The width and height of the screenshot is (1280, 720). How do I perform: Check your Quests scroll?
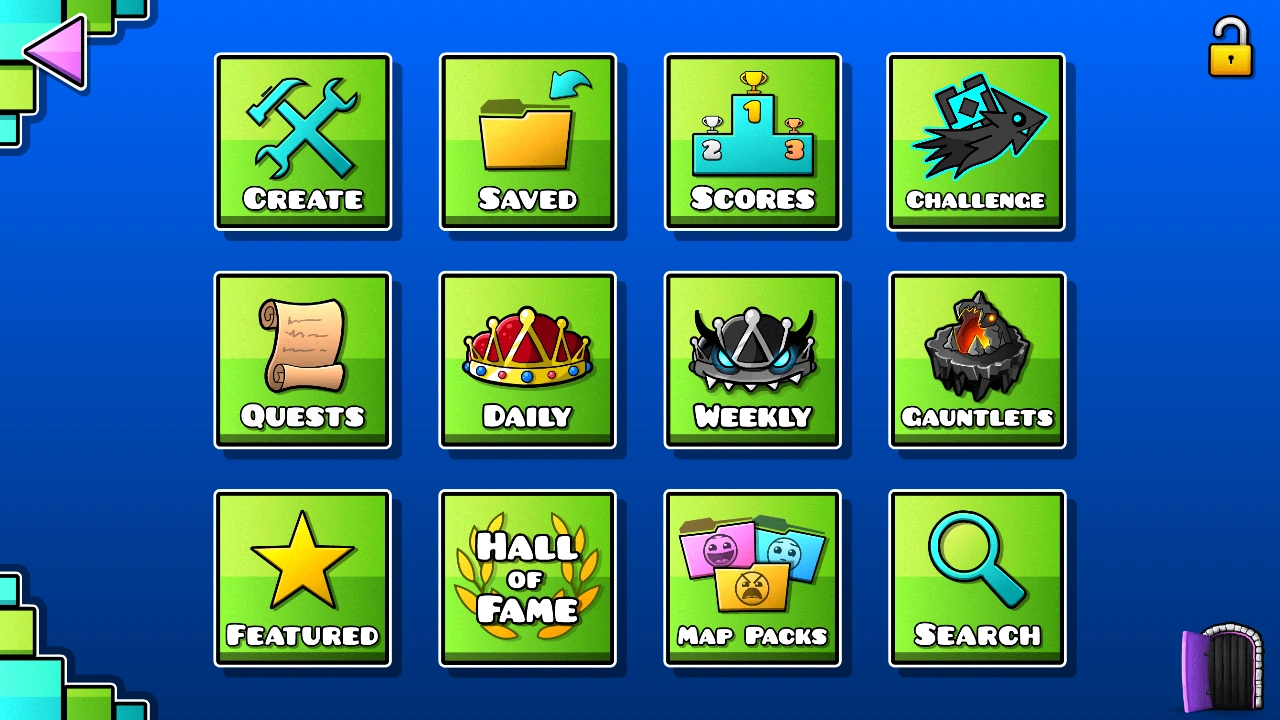[303, 358]
